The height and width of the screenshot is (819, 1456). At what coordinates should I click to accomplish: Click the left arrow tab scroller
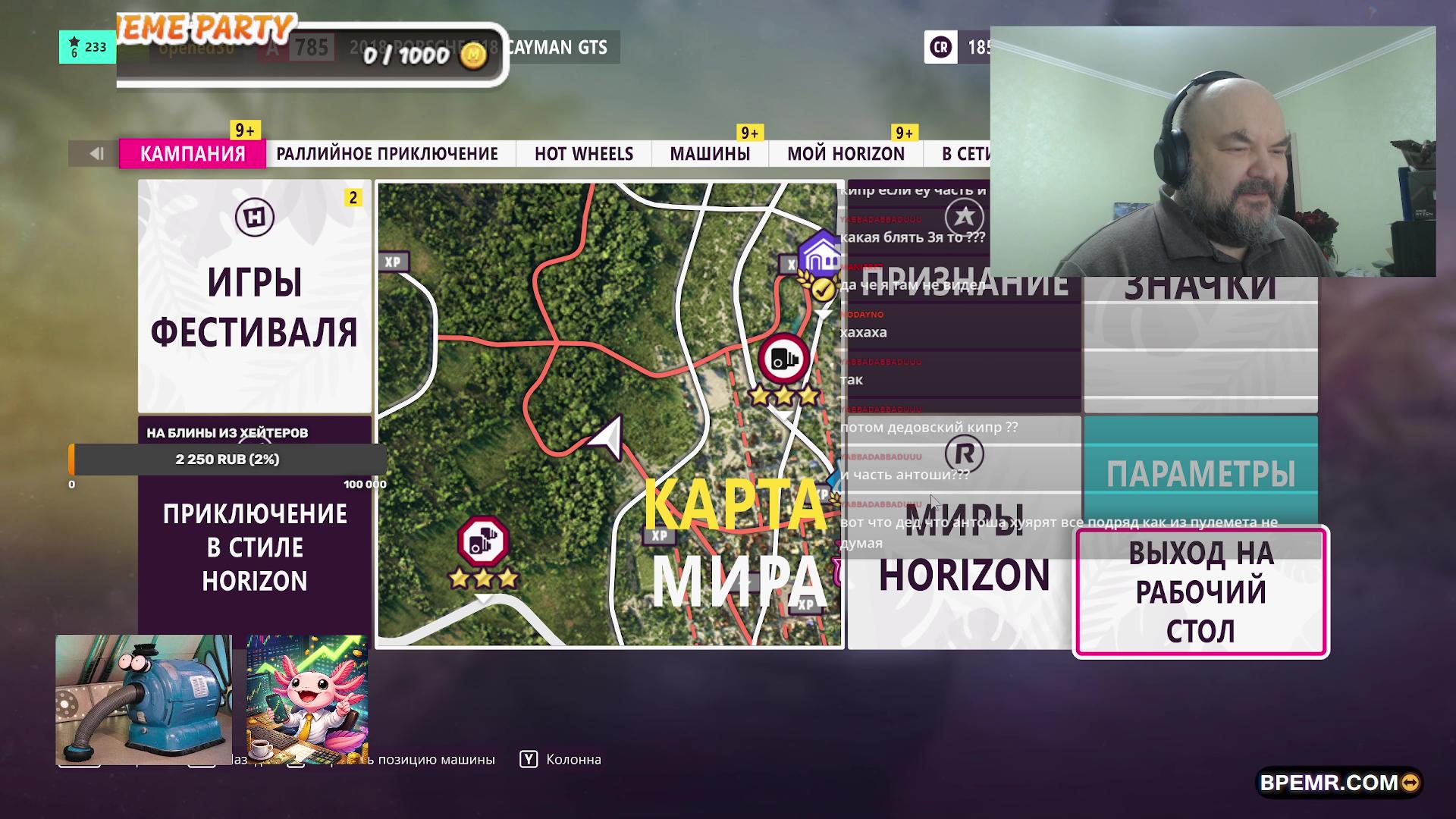click(95, 154)
